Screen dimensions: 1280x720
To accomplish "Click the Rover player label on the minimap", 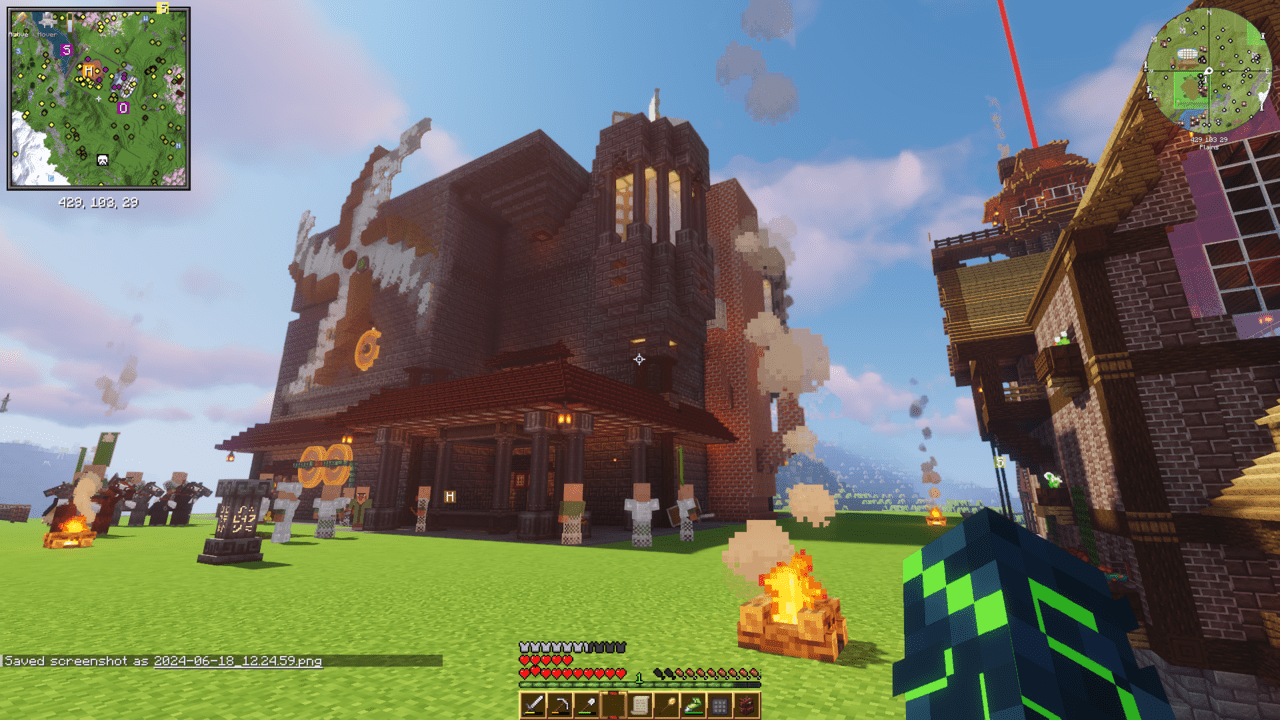I will tap(47, 34).
